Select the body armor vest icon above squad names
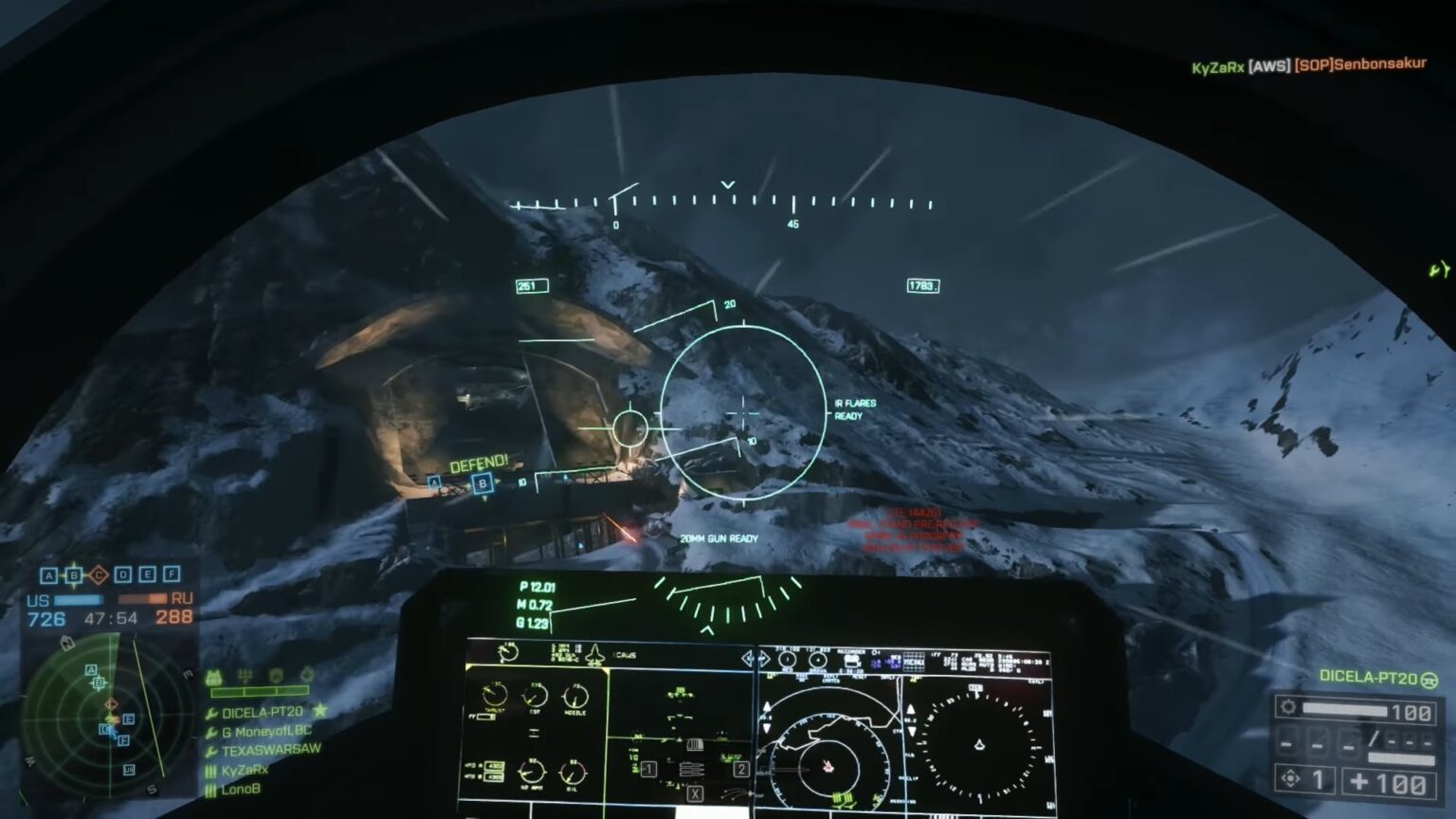1456x819 pixels. coord(214,675)
